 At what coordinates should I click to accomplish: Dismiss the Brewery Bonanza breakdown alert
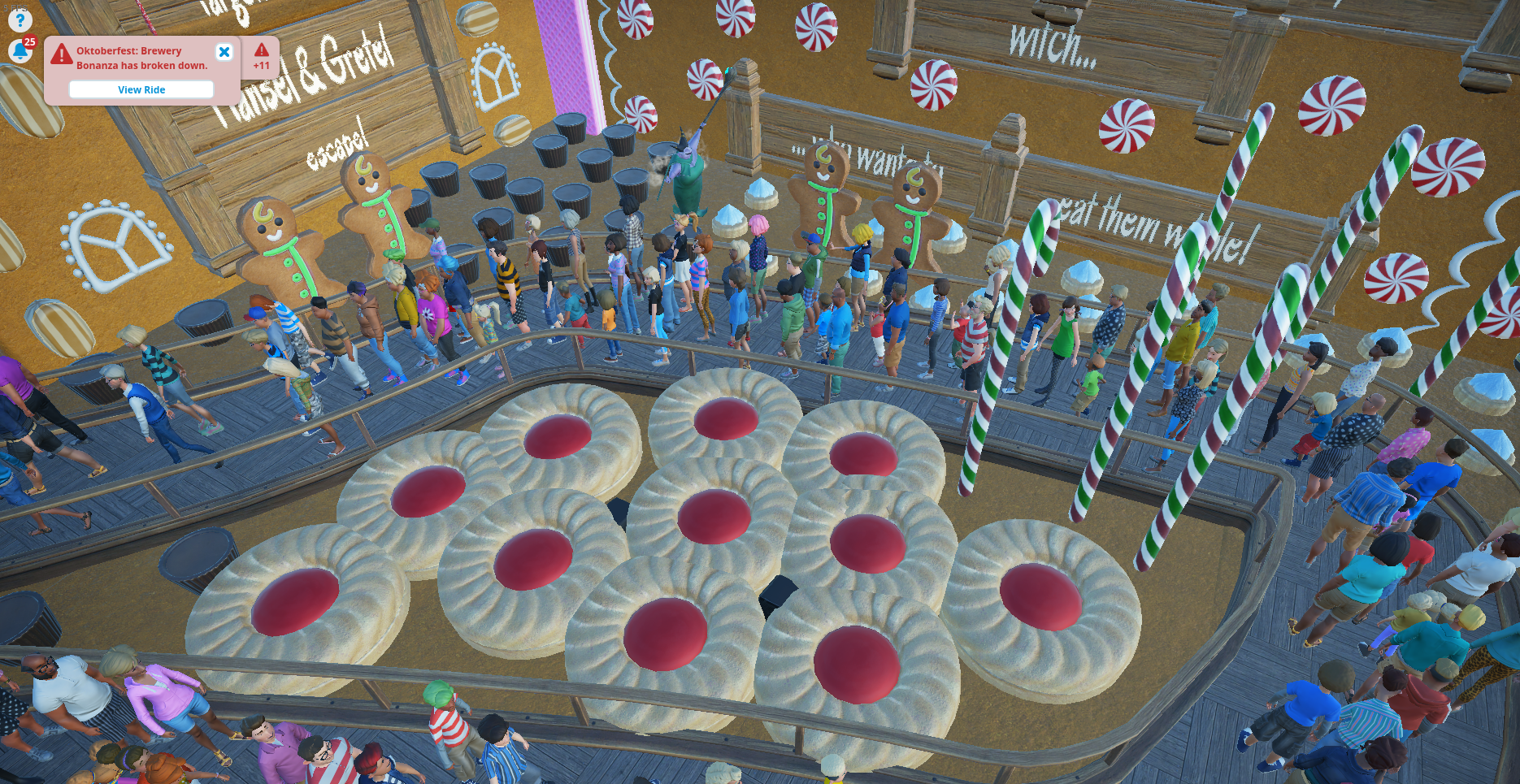pyautogui.click(x=224, y=52)
